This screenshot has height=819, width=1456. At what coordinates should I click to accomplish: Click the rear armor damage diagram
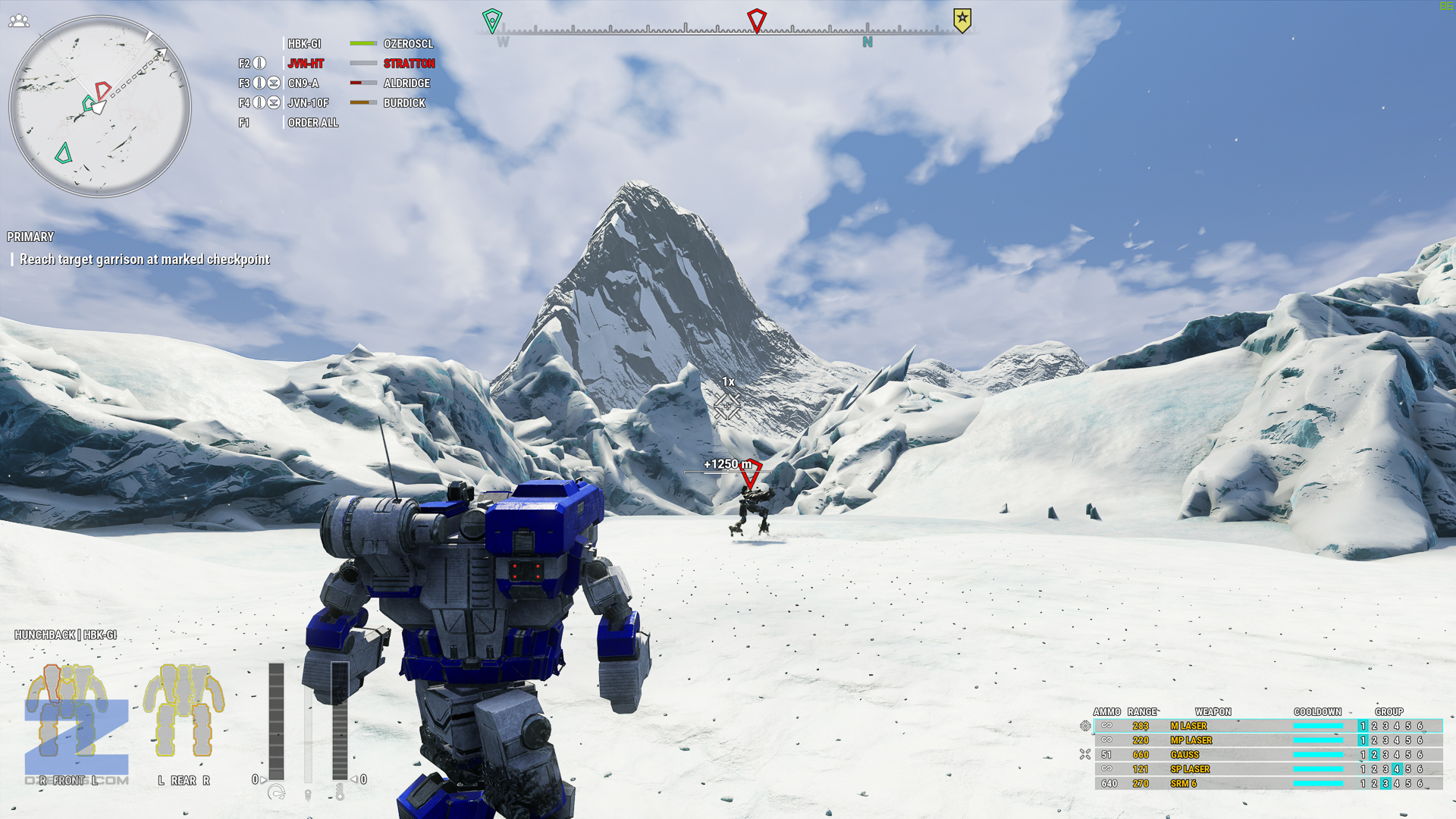[x=184, y=711]
